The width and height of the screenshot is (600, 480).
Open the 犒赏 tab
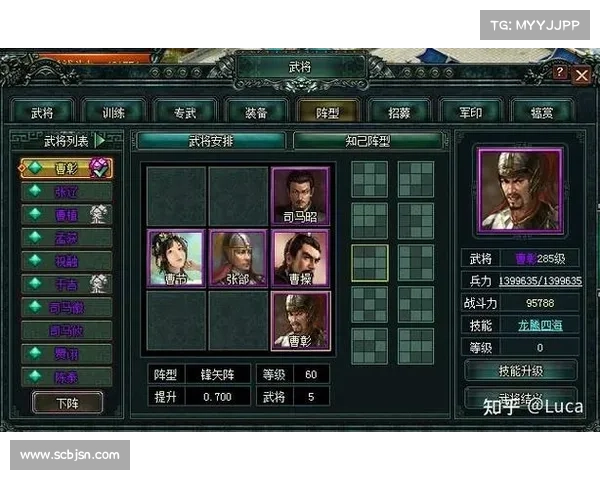click(543, 111)
